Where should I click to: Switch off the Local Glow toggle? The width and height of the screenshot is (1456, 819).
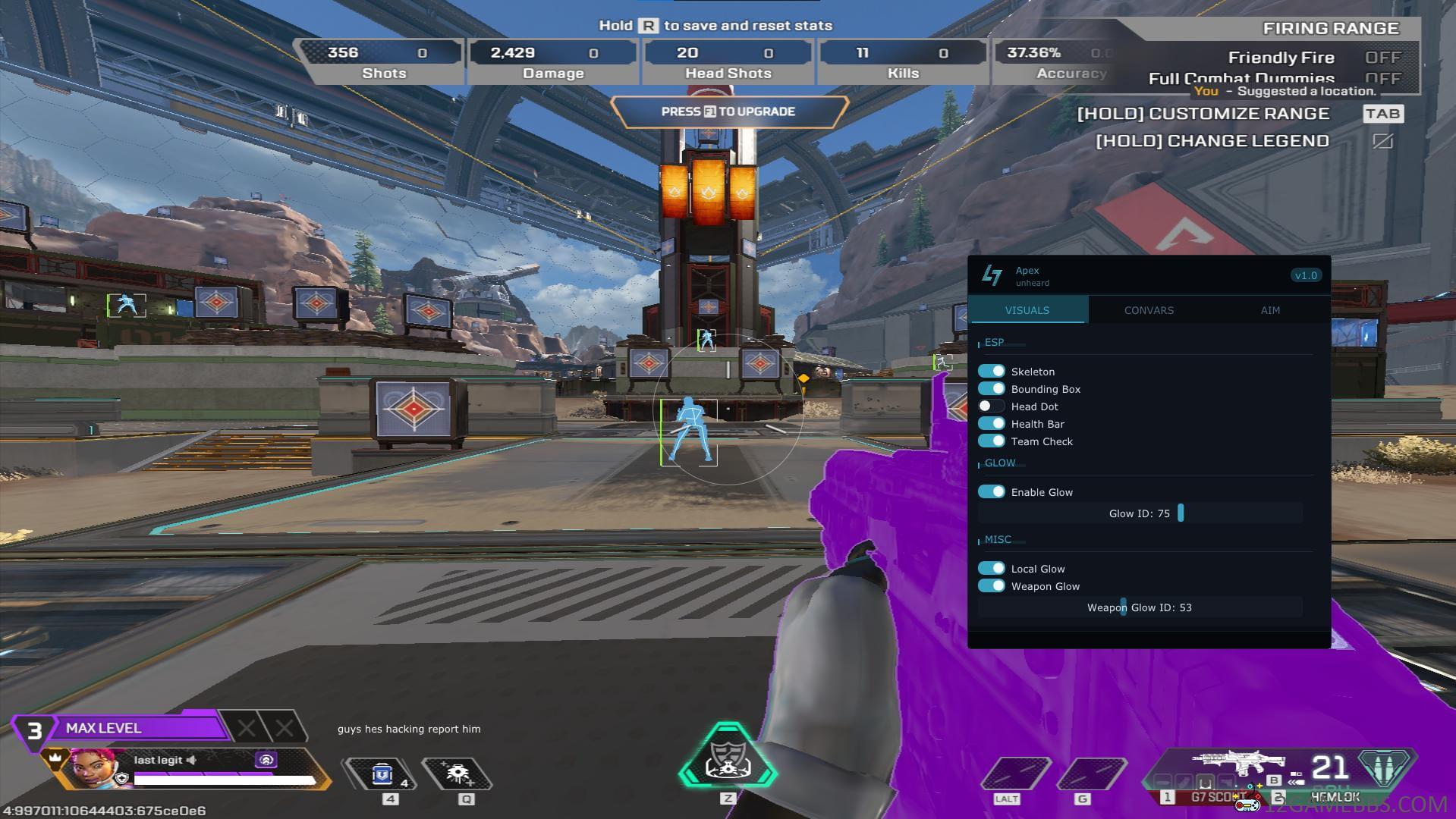click(x=991, y=568)
